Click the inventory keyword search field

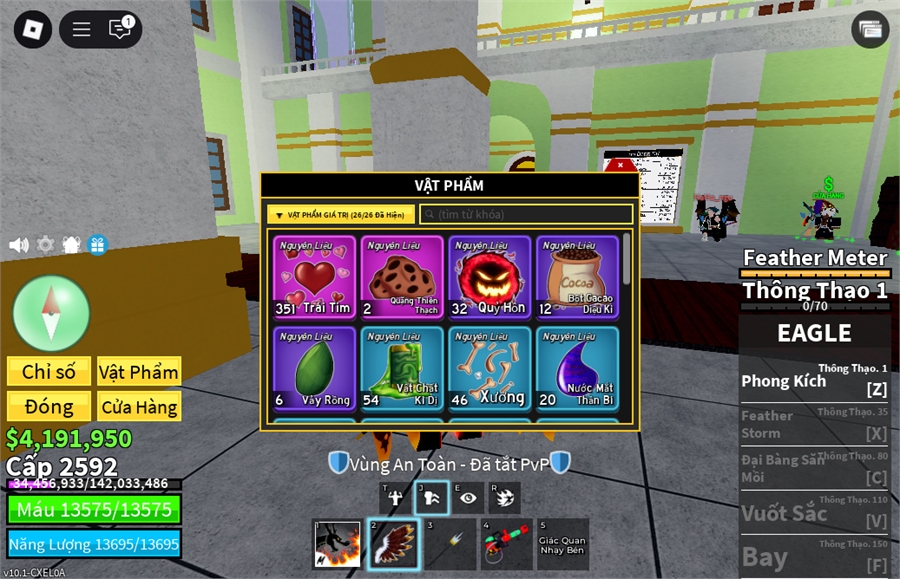[x=526, y=214]
